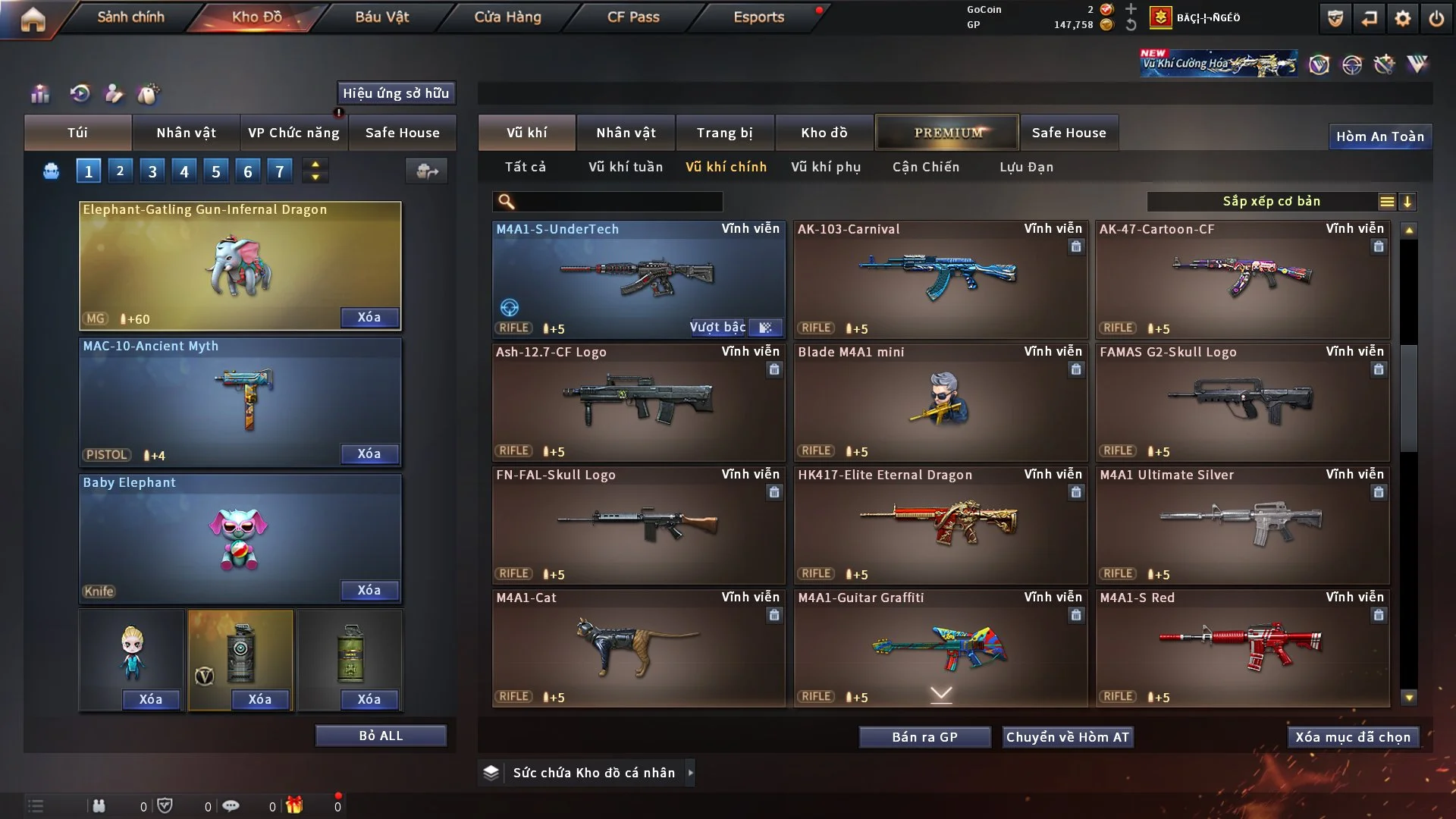
Task: Click Chuyển về Hòm AT button
Action: [1068, 737]
